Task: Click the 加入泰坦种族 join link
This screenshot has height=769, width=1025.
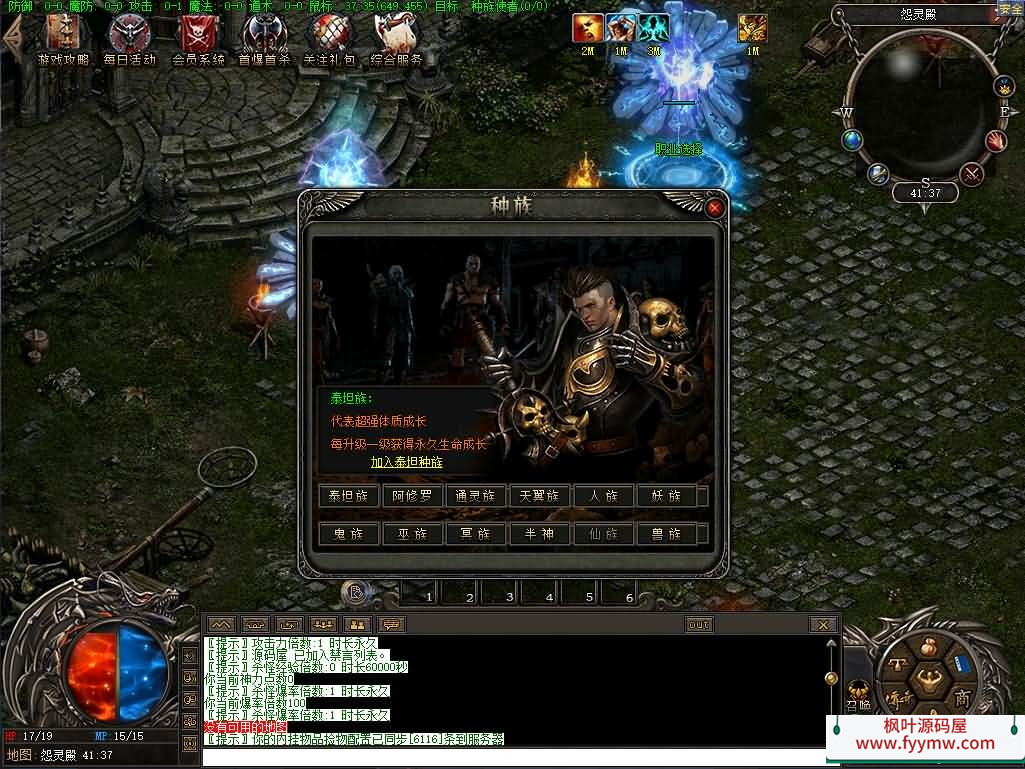Action: point(406,462)
